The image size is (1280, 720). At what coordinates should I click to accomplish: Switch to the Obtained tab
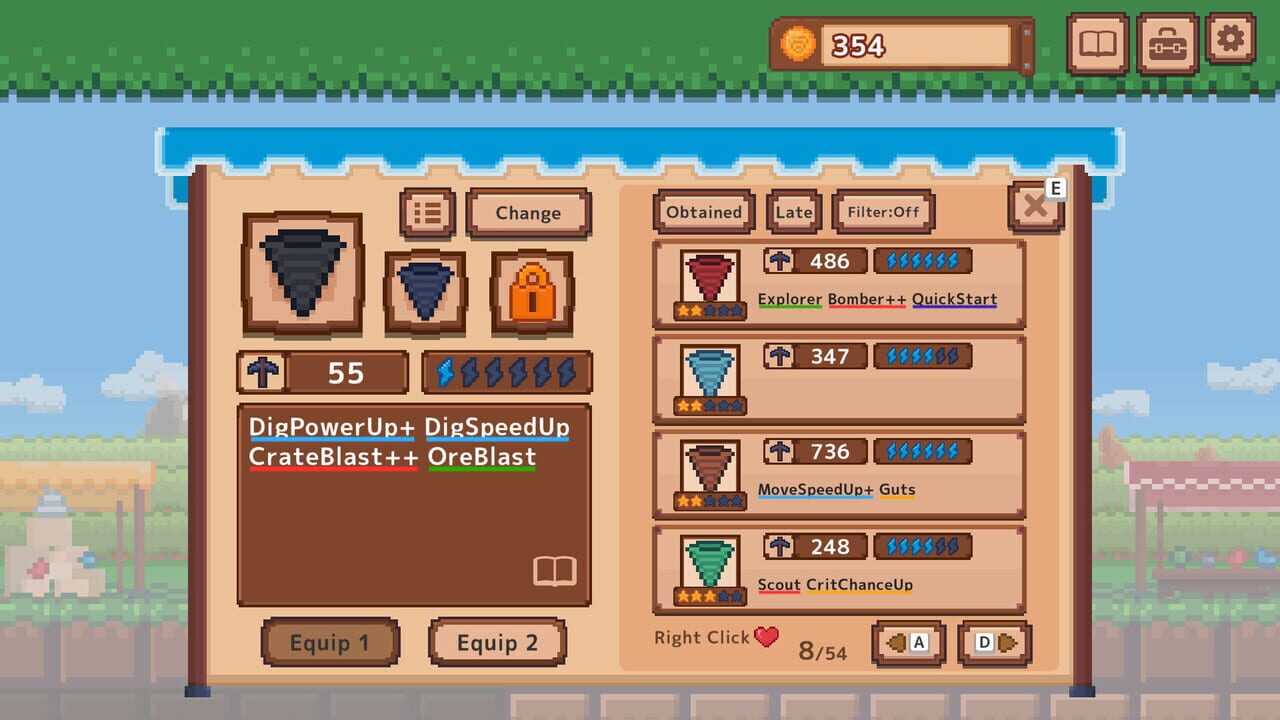click(702, 211)
